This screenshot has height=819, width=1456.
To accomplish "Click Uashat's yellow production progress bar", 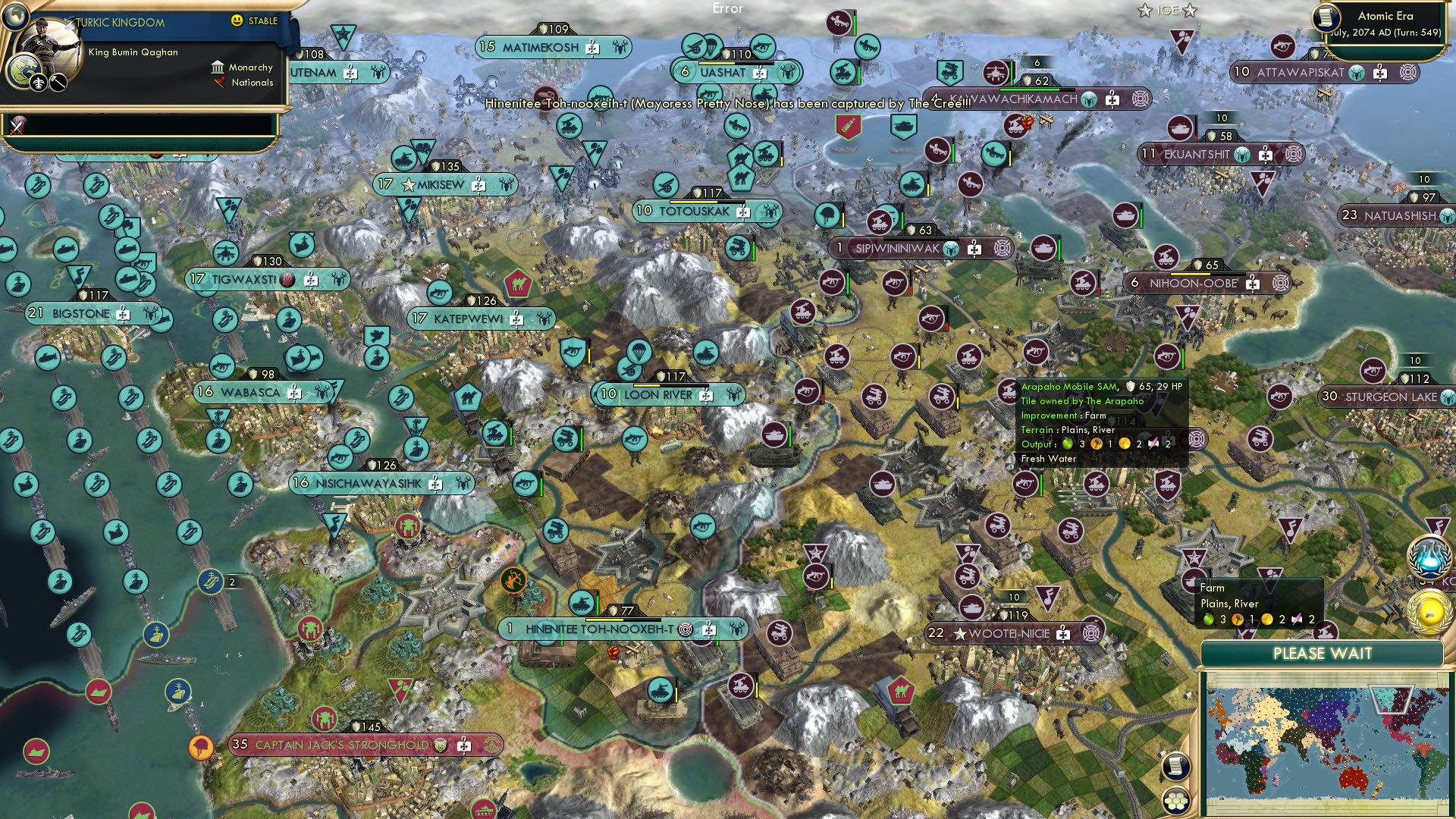I will click(716, 62).
